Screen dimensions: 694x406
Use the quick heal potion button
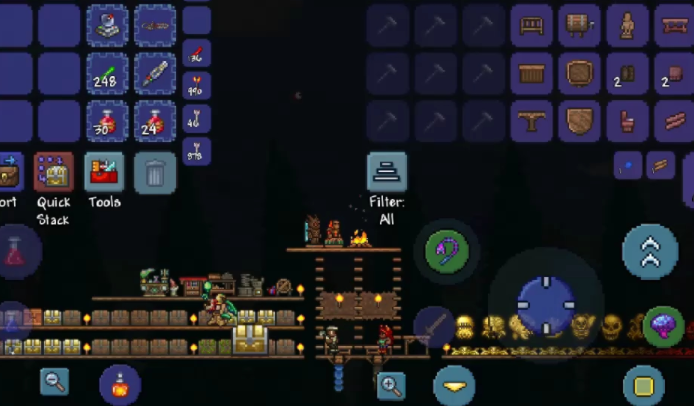120,385
